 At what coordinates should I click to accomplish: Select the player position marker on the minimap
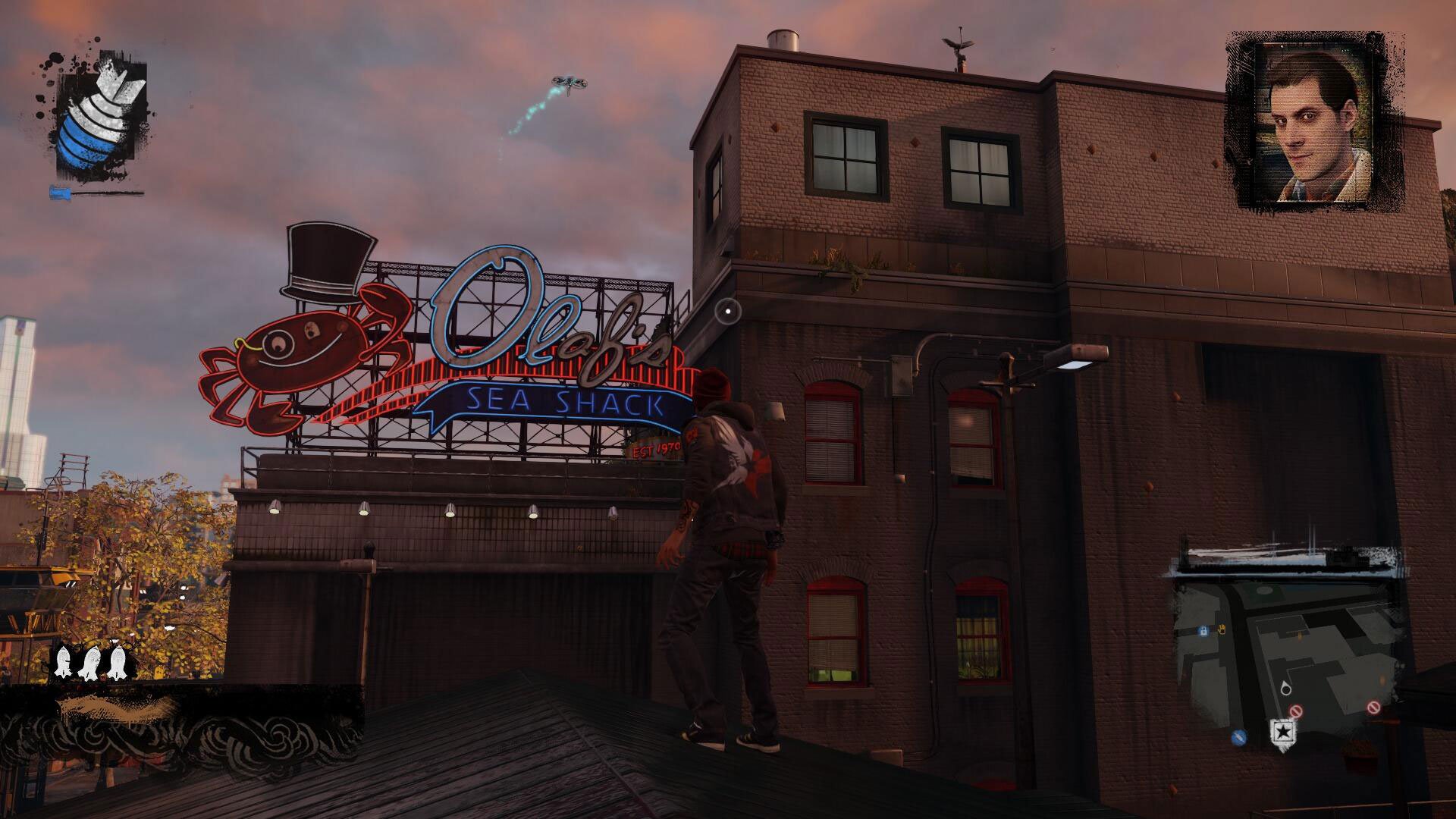[1286, 689]
